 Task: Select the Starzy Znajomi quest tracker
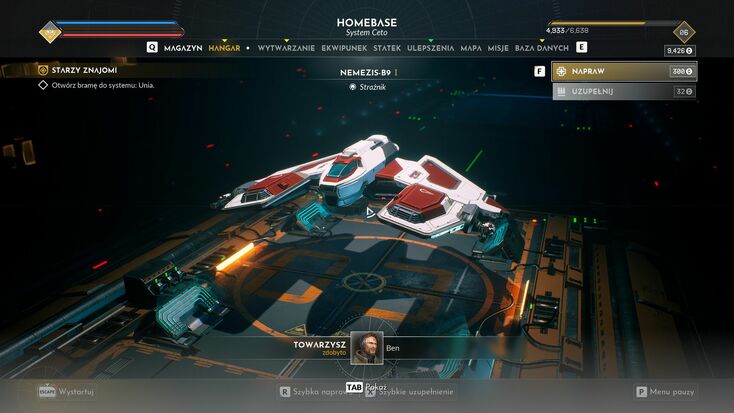(82, 70)
